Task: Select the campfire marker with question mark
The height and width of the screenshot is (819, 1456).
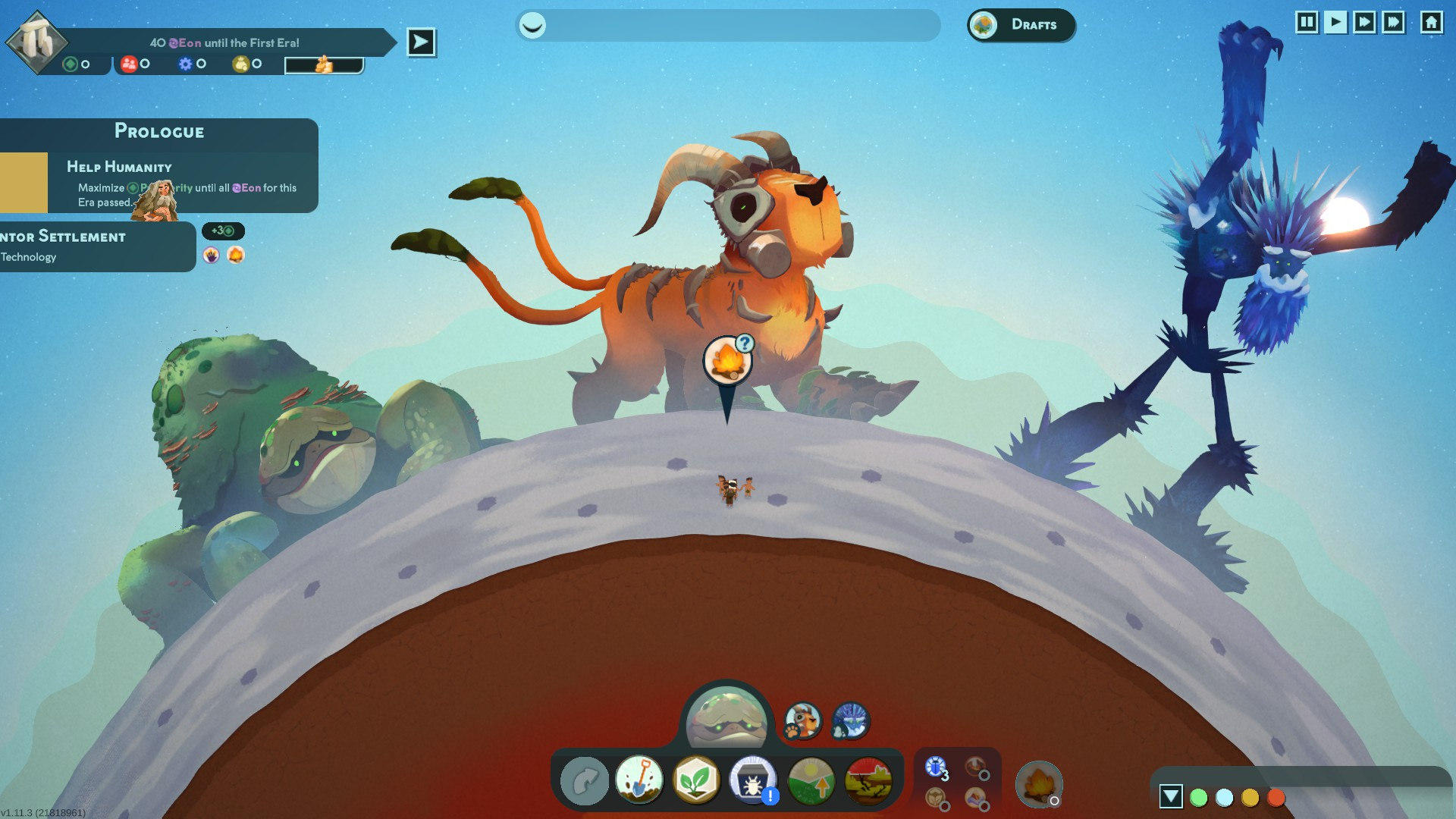Action: click(x=727, y=361)
